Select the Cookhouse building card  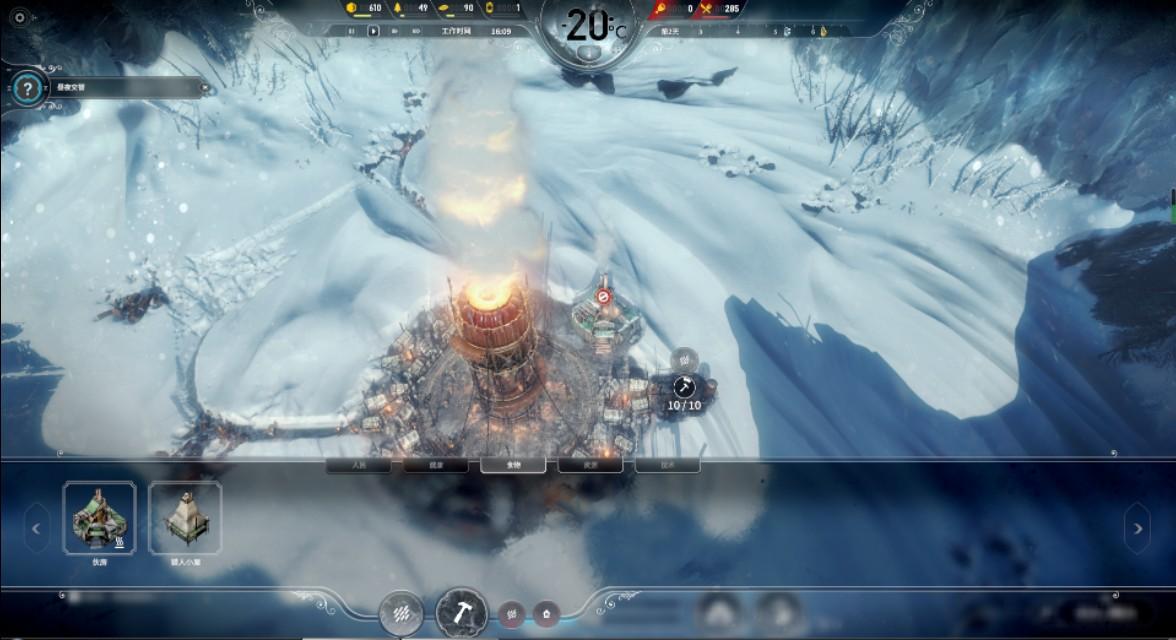click(100, 518)
